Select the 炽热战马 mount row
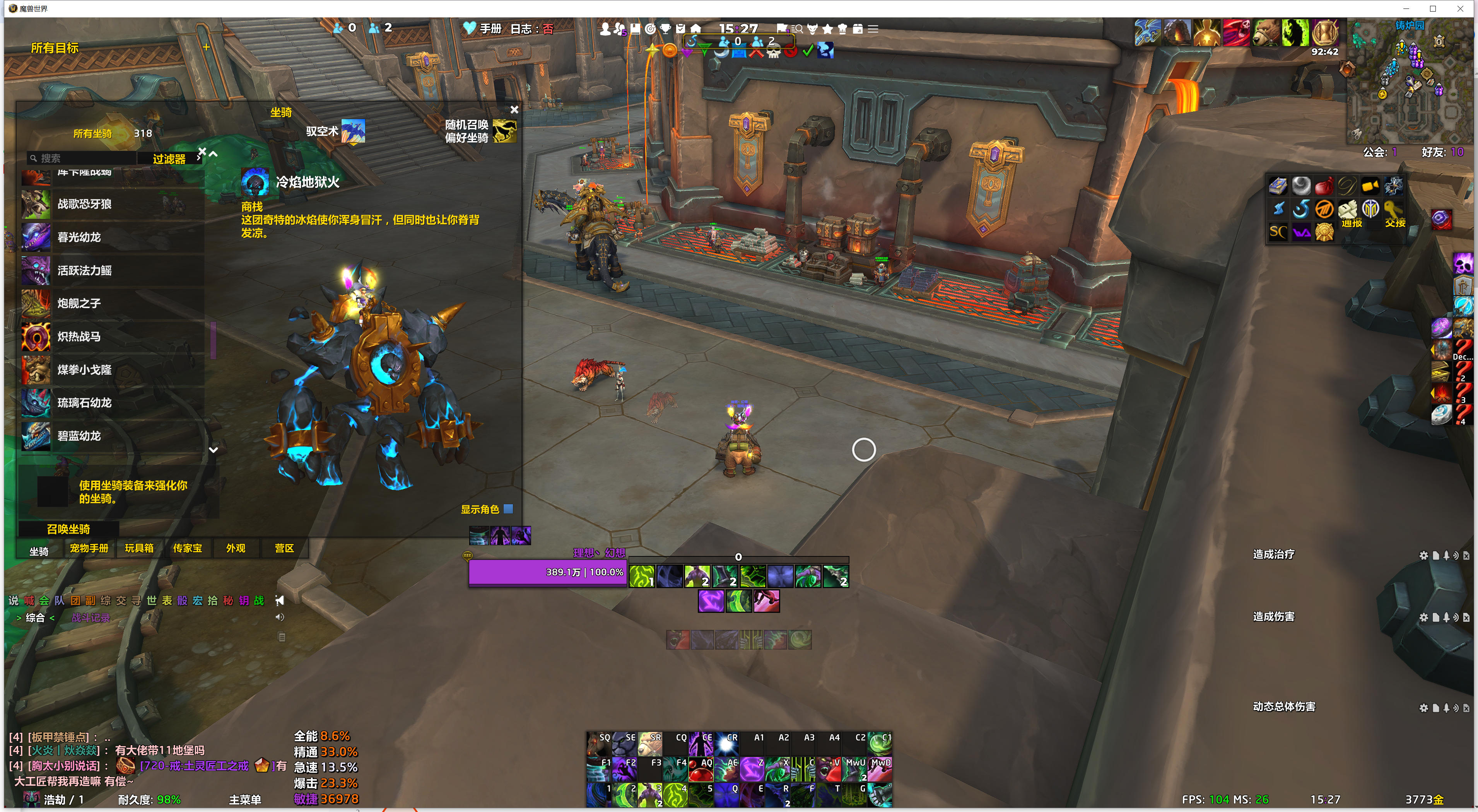 pos(113,337)
